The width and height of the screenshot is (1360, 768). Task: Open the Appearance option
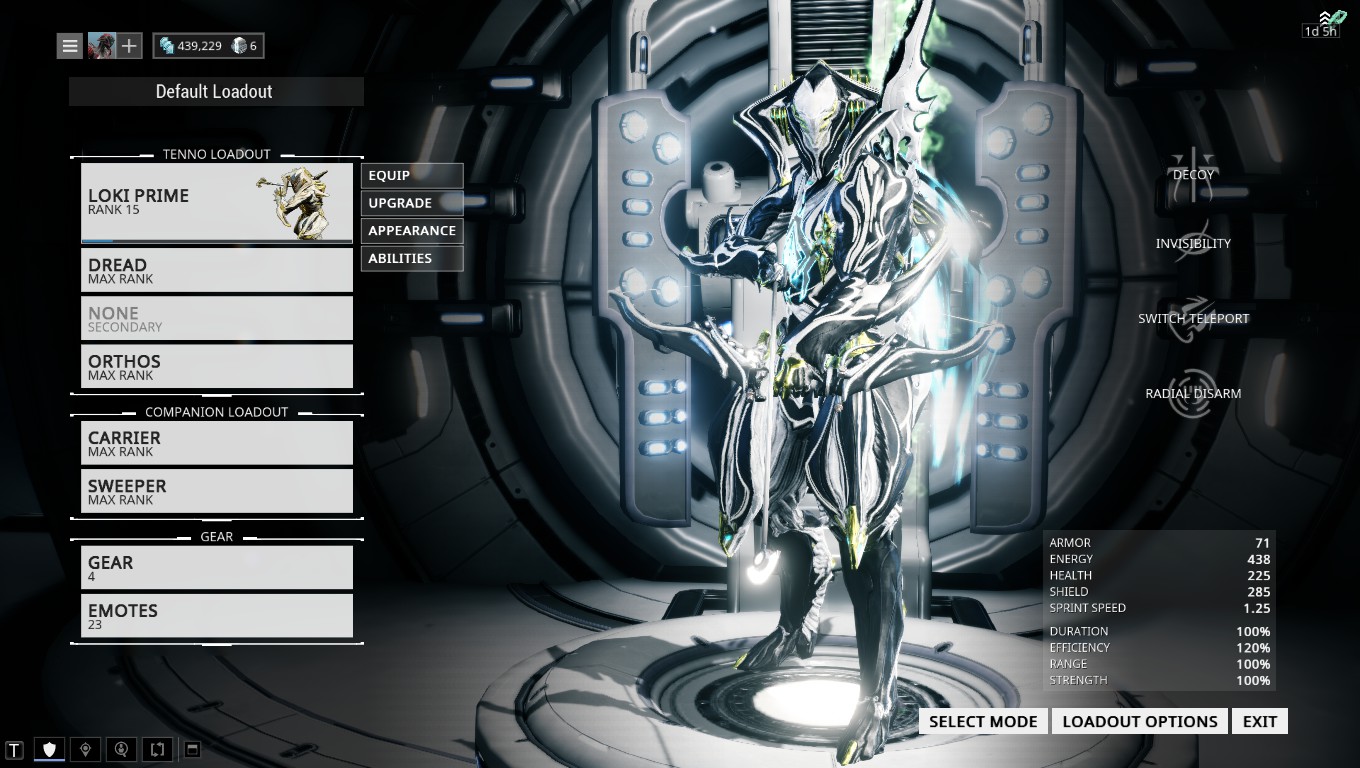coord(411,230)
